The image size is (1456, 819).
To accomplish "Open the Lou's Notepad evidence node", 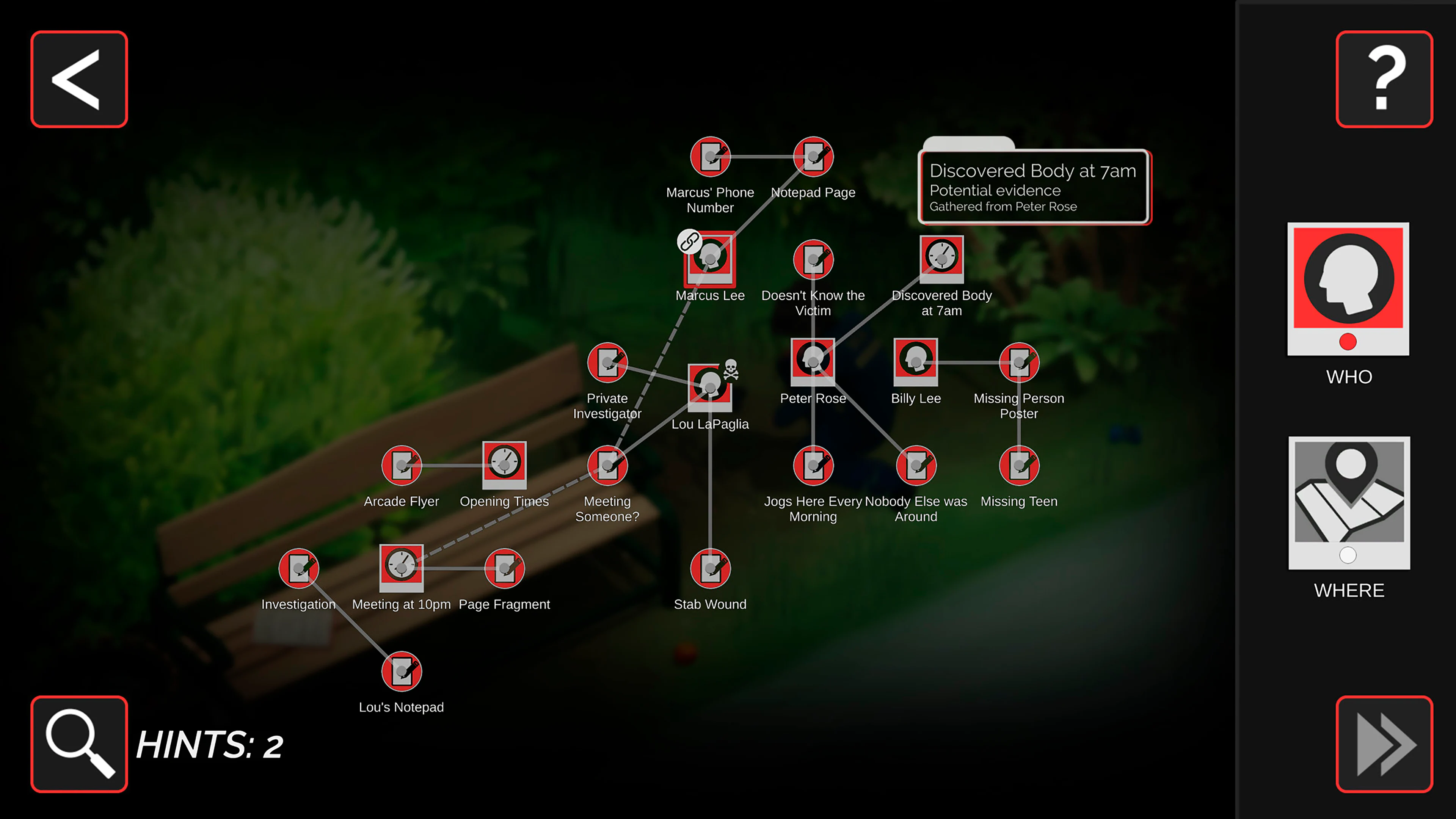I will coord(402,672).
